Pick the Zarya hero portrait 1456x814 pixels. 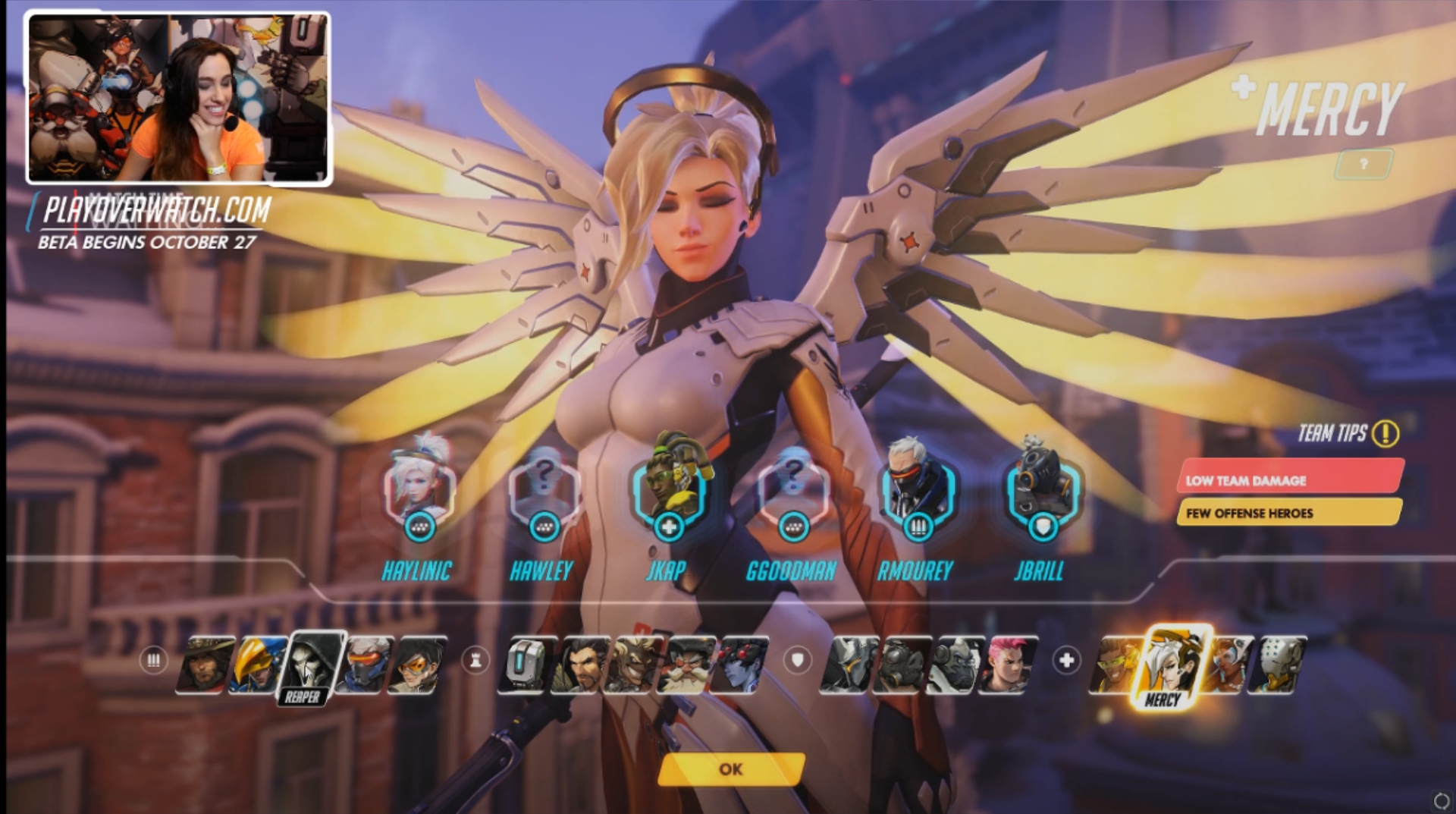(x=1007, y=665)
